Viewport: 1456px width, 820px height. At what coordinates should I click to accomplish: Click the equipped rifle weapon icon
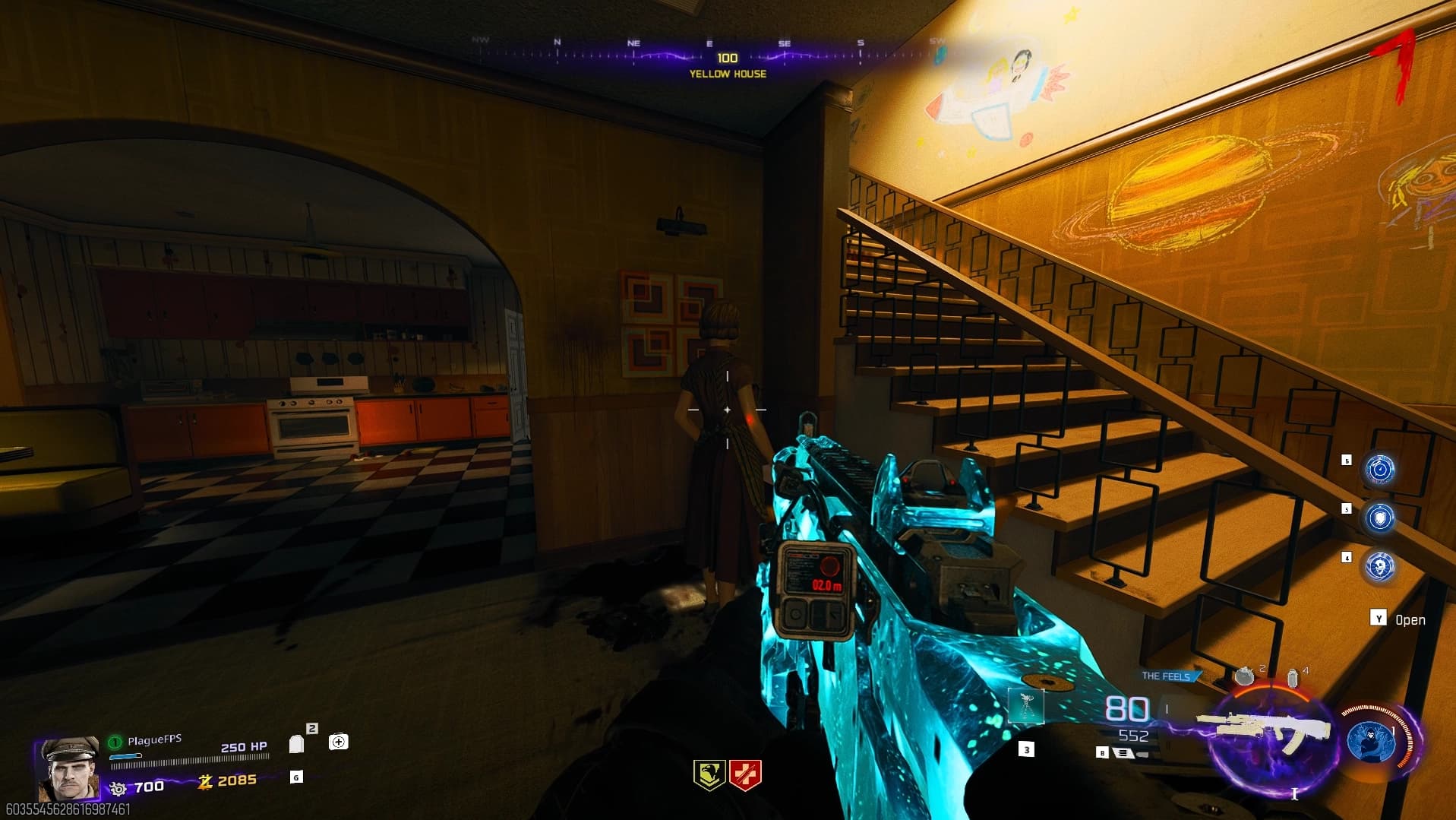pyautogui.click(x=1265, y=730)
